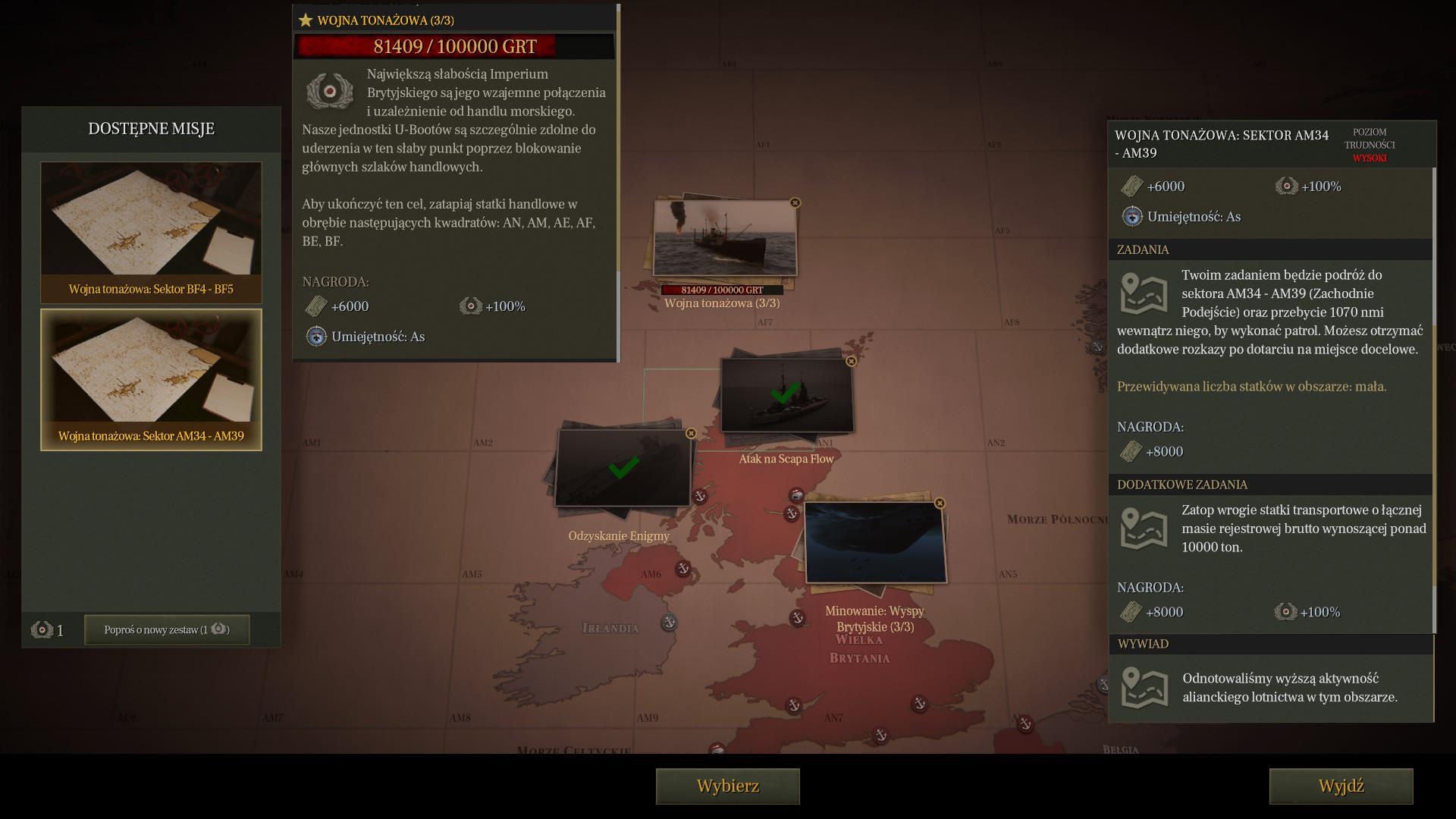Close the Wojna tonażowa map card
1456x819 pixels.
point(795,203)
